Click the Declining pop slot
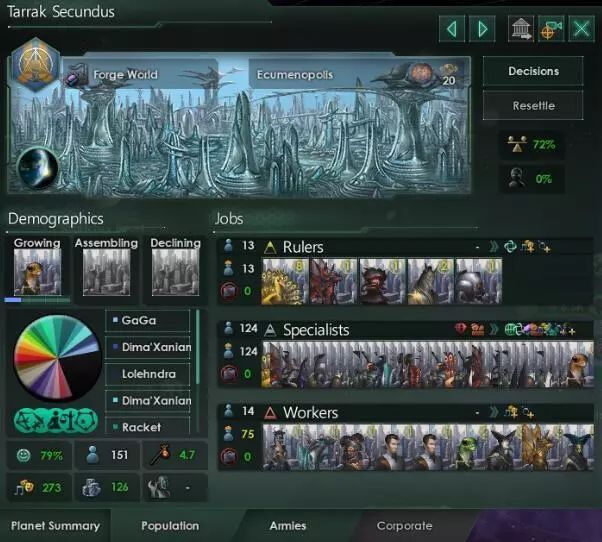 tap(175, 272)
